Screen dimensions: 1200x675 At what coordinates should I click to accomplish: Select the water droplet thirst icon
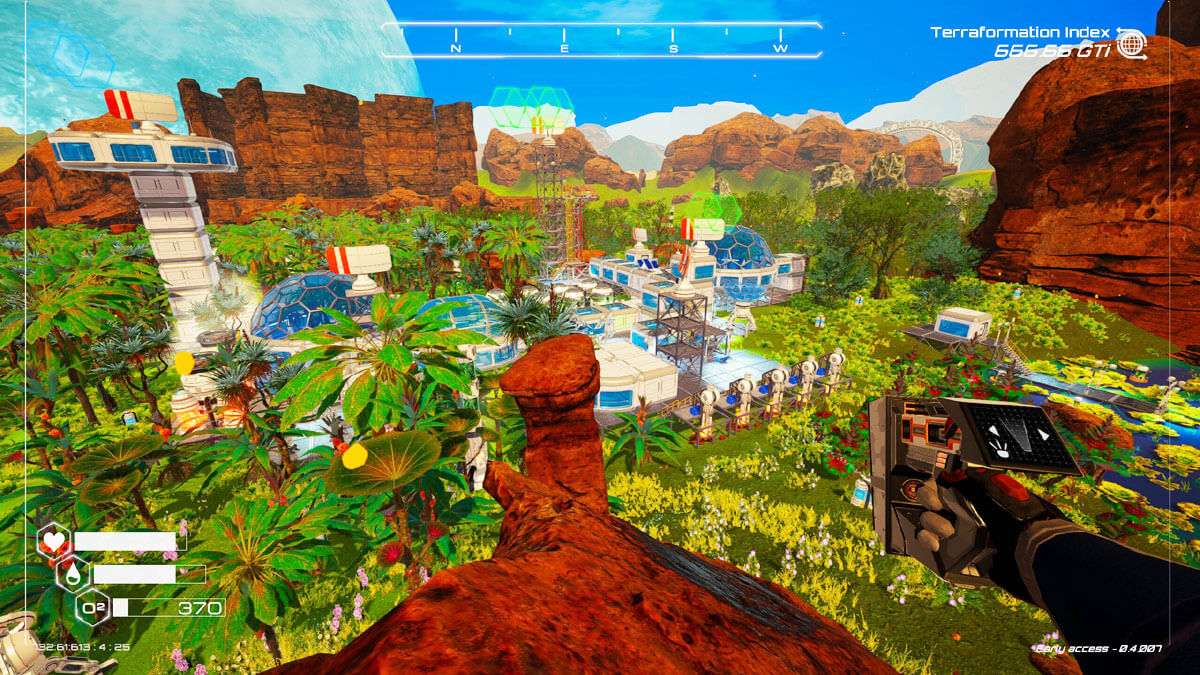pos(73,574)
